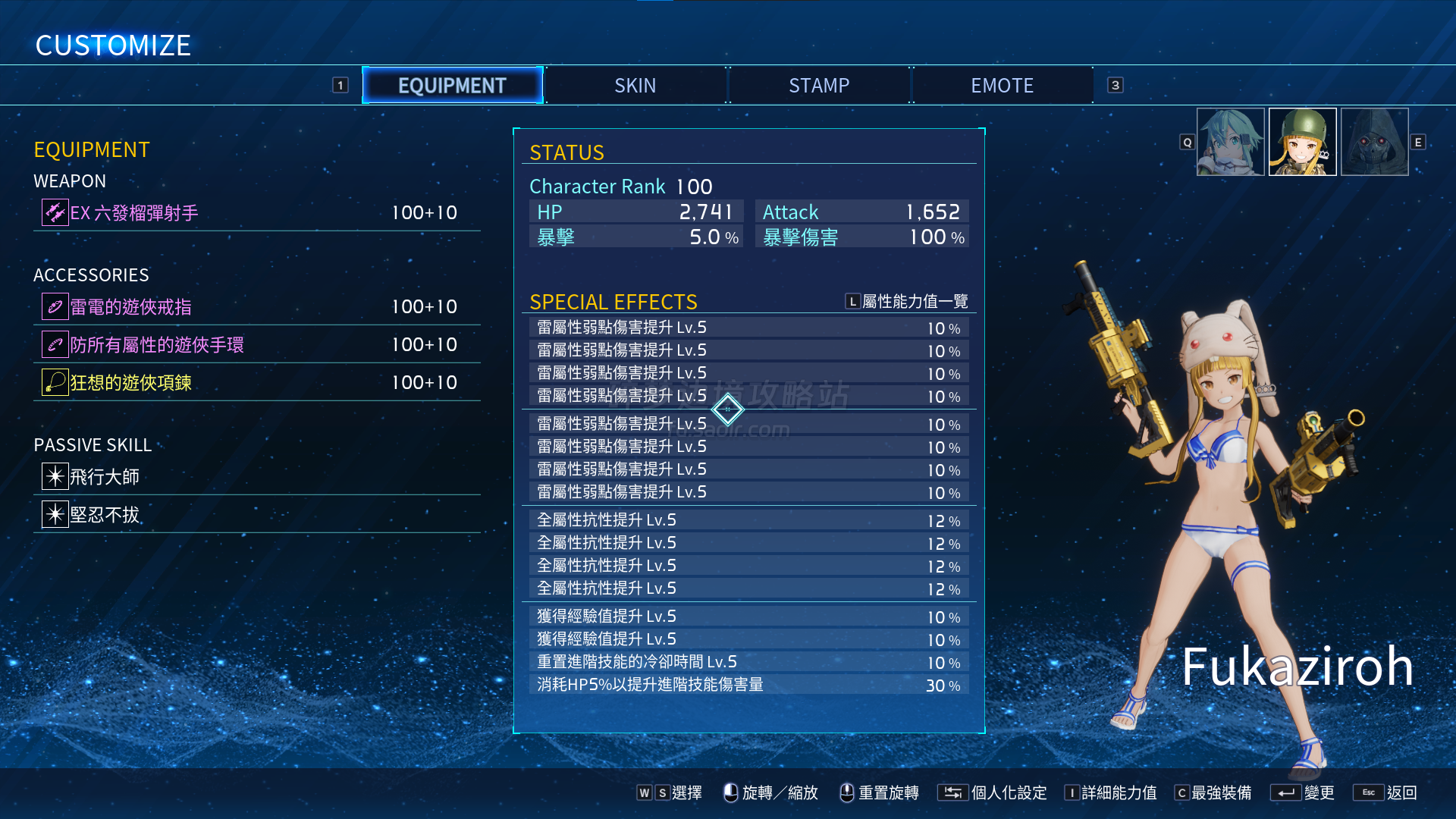The image size is (1456, 819).
Task: Open the EMOTE tab
Action: (x=1002, y=86)
